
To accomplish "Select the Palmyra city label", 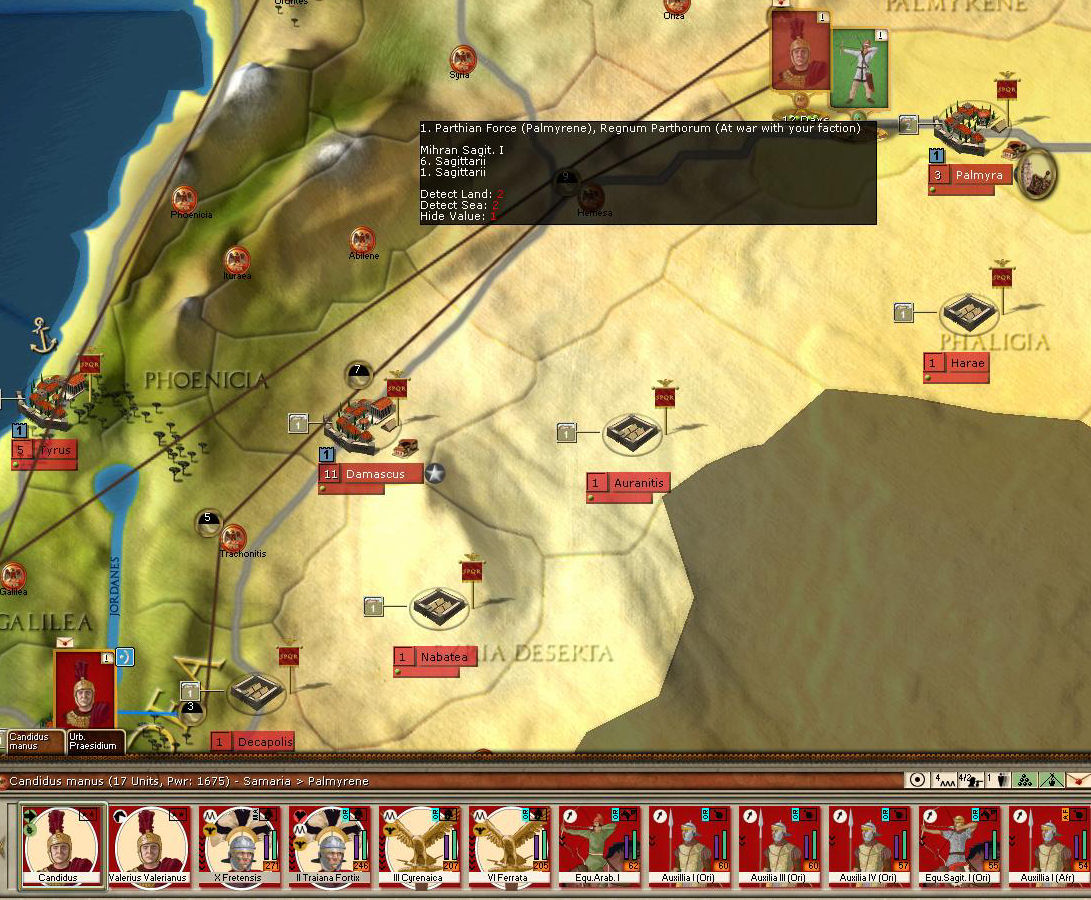I will [978, 176].
